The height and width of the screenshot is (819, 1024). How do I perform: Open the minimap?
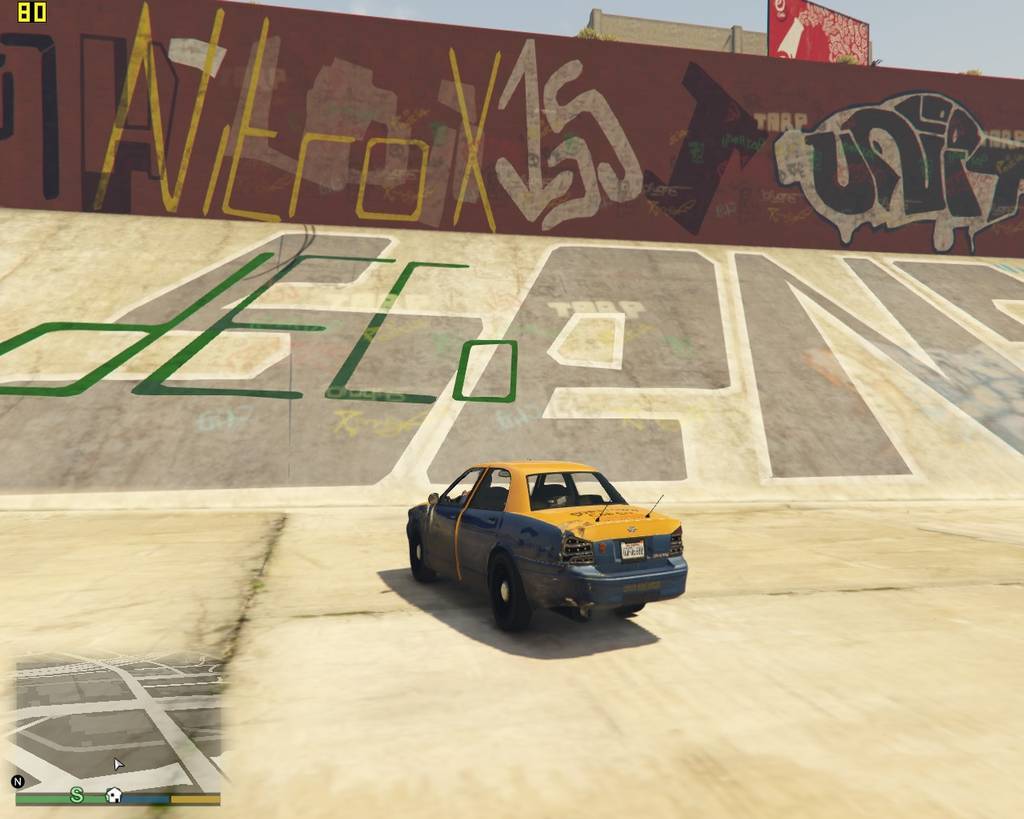click(118, 722)
